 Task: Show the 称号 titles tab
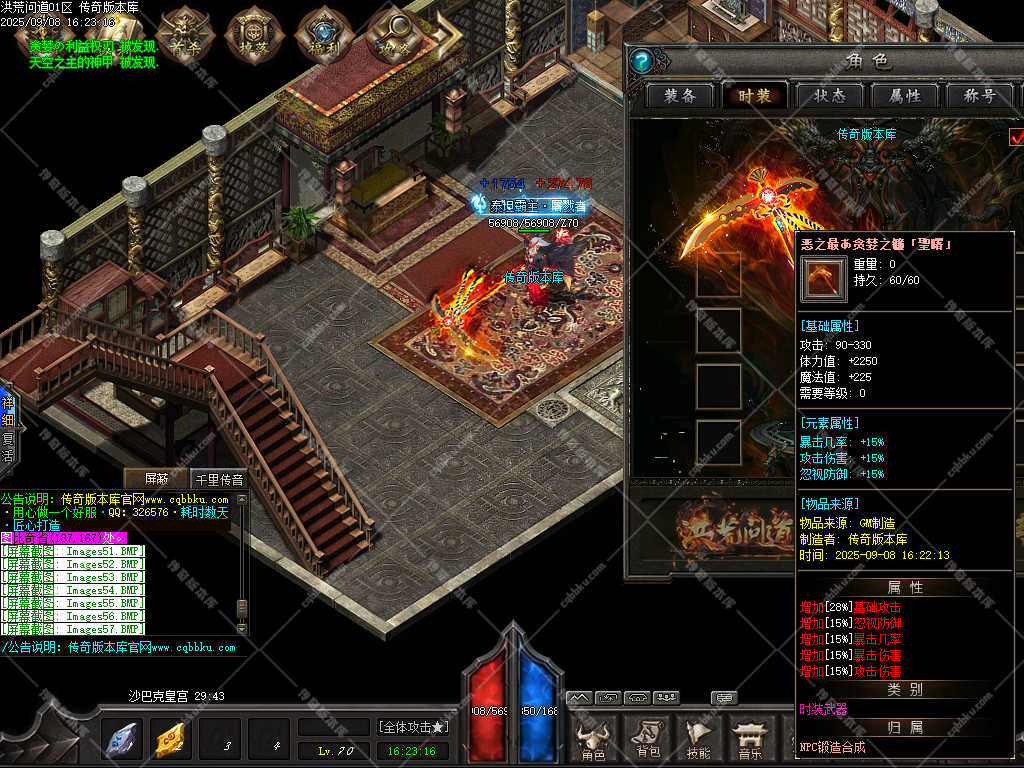coord(978,96)
